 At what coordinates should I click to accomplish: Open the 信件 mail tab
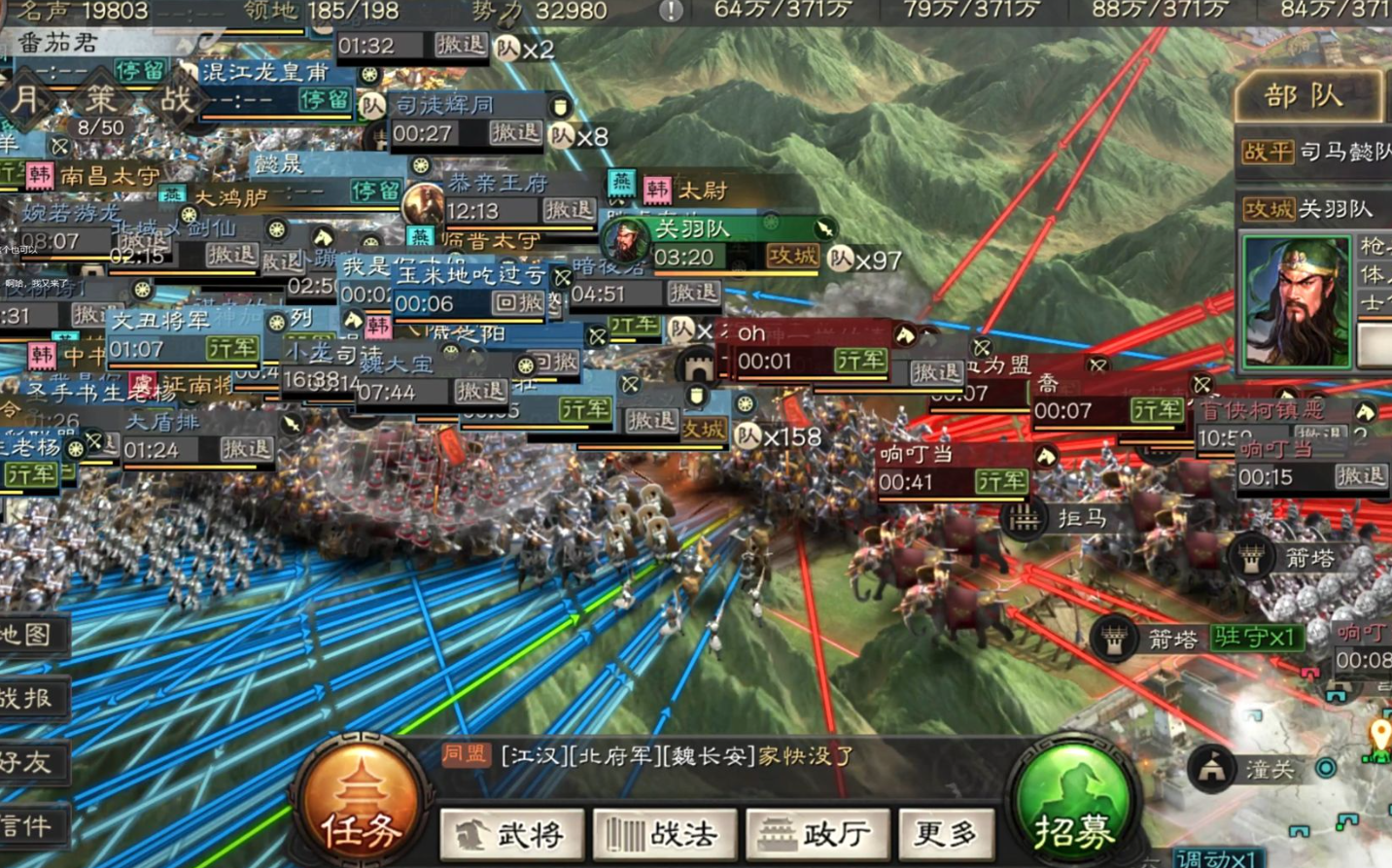(x=27, y=826)
